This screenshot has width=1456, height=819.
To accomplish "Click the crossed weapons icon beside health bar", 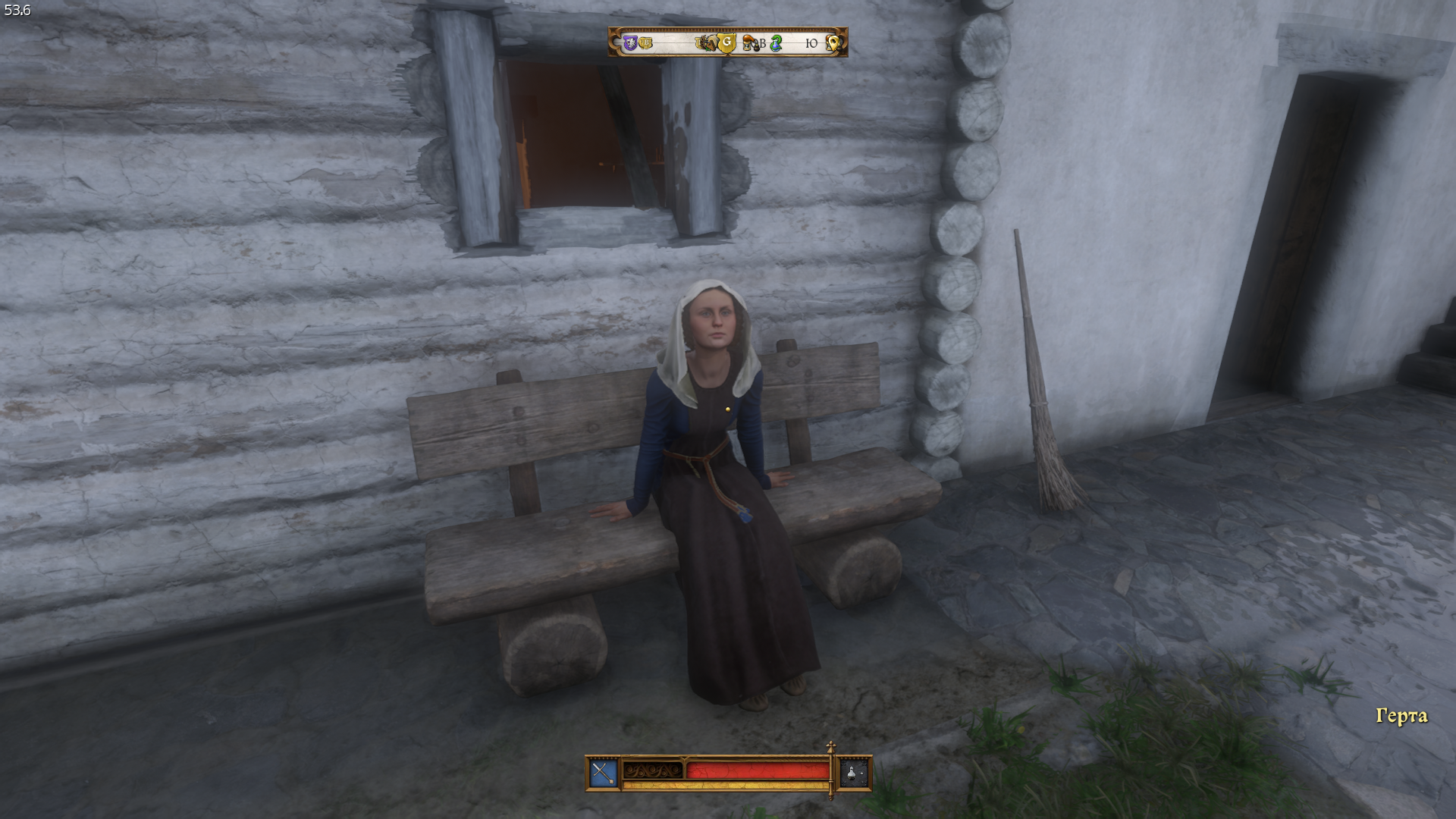I will [x=603, y=773].
